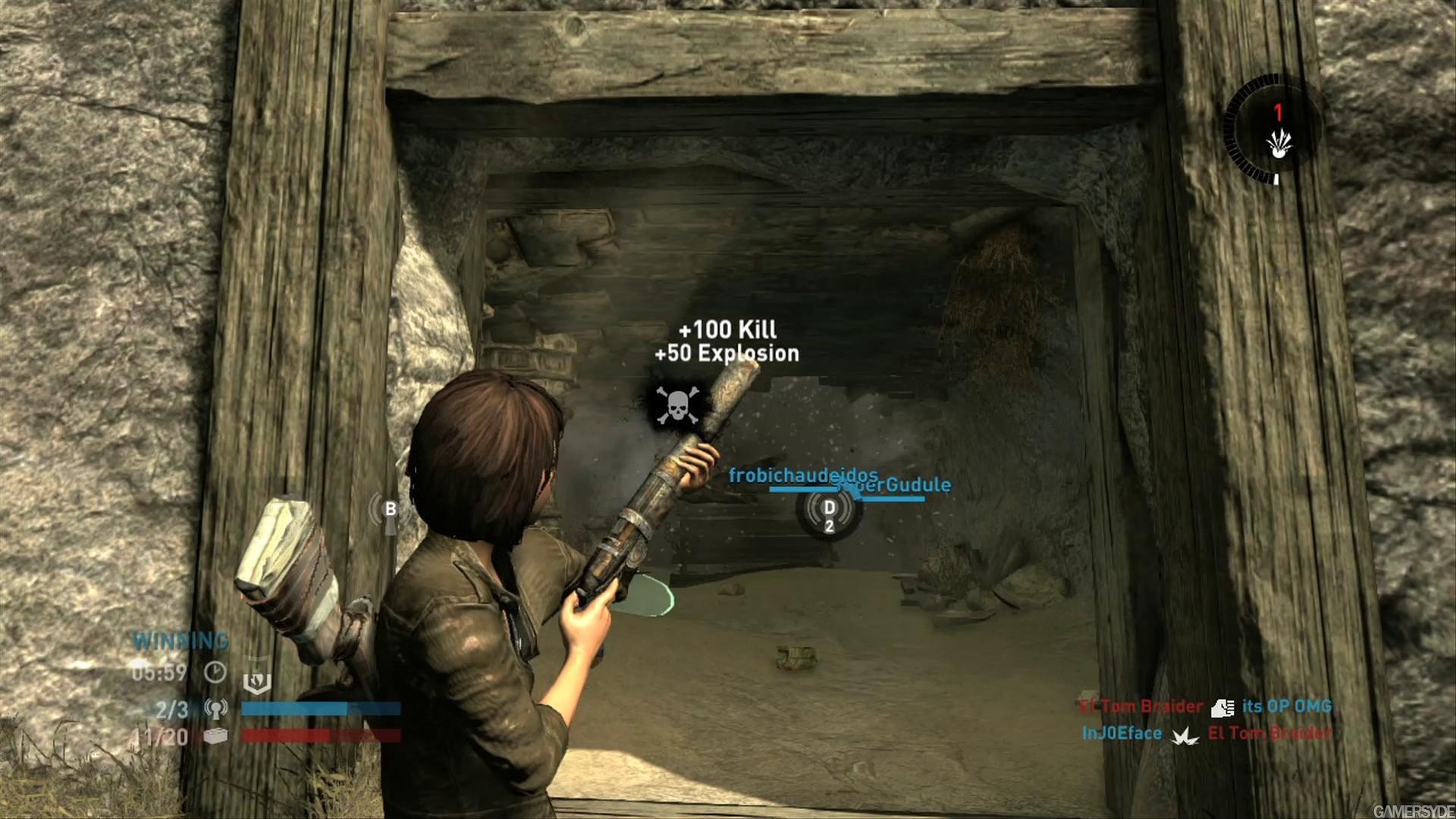Screen dimensions: 1456x819
Task: Click the melee fist icon in kill feed
Action: tap(1222, 708)
